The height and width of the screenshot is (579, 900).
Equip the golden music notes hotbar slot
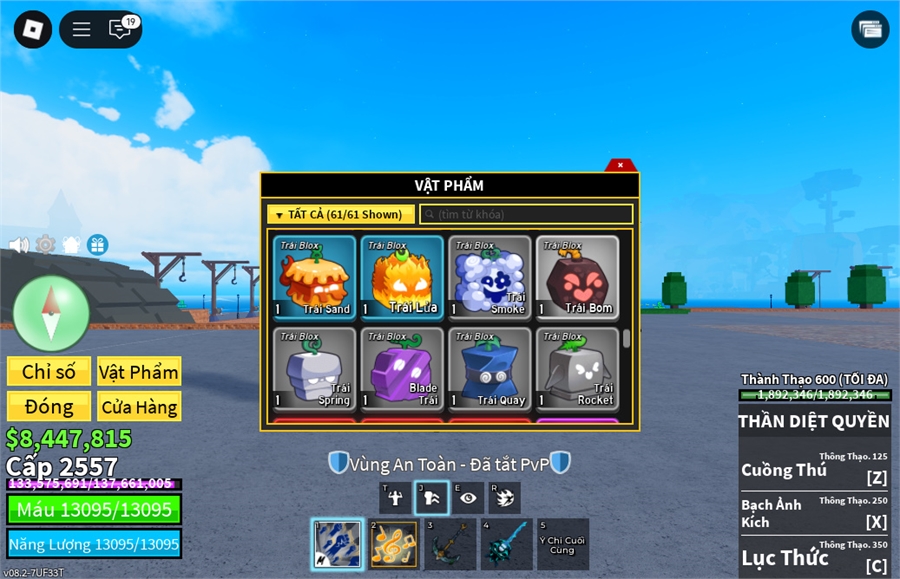(393, 544)
